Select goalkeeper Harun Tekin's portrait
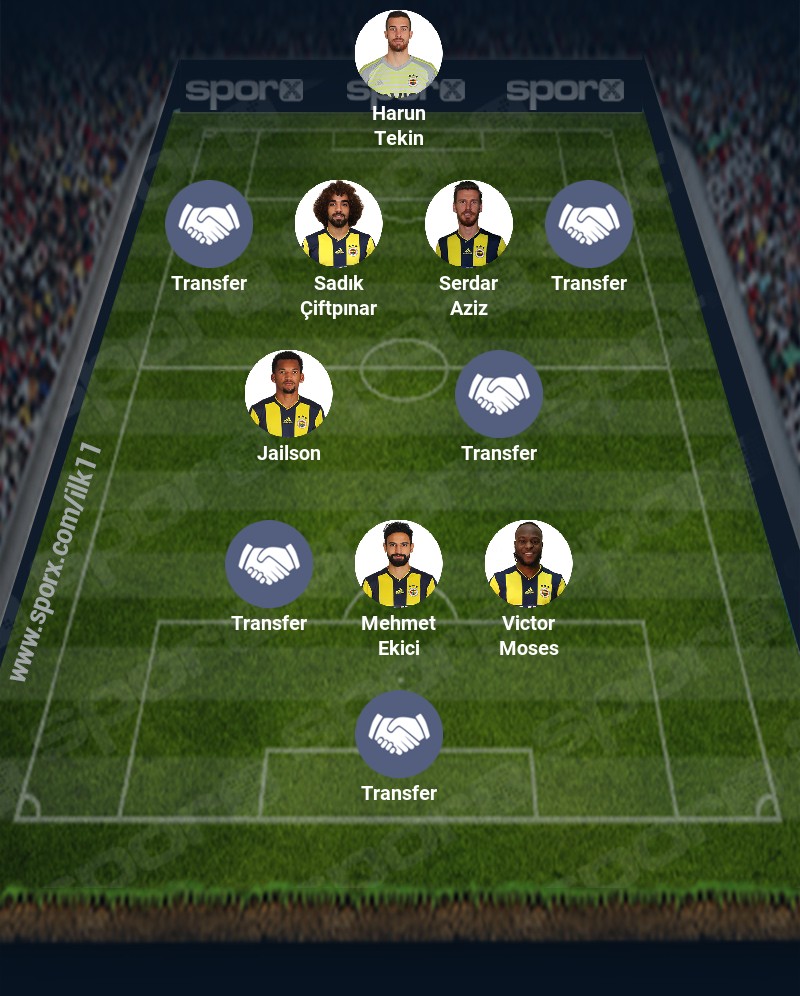This screenshot has height=996, width=800. (x=399, y=54)
